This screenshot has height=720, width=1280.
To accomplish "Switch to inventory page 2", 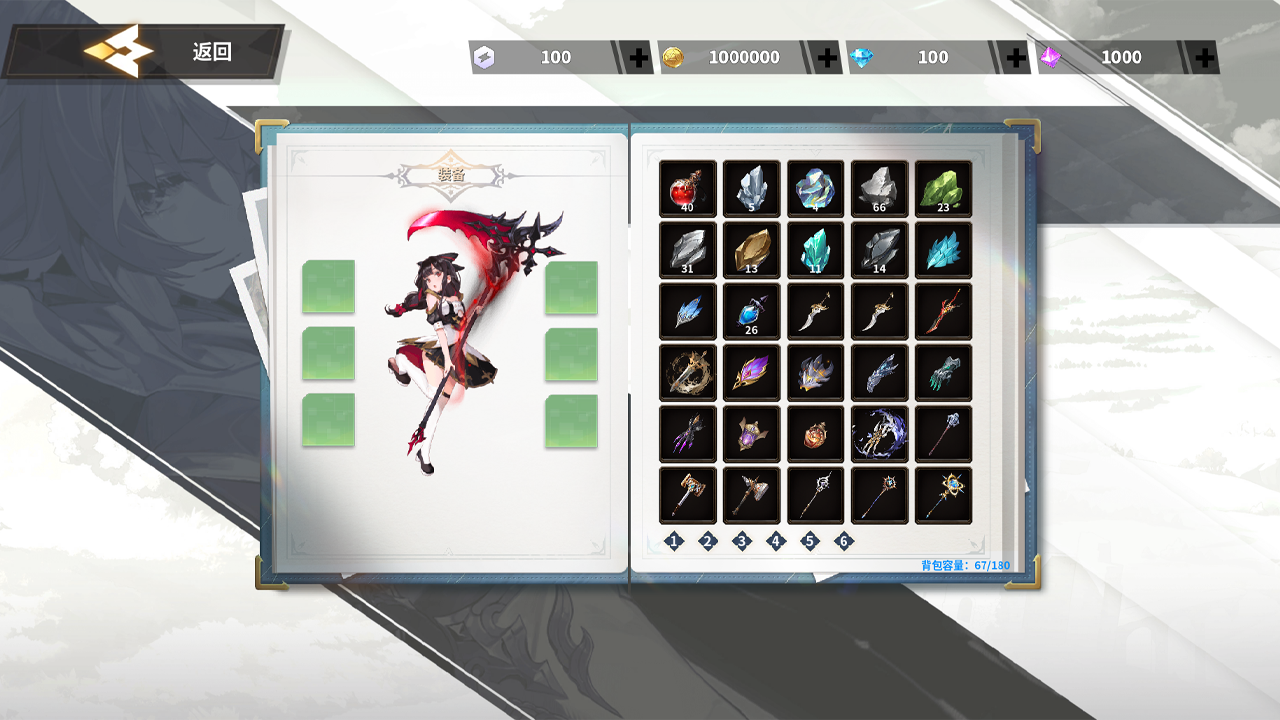I will (x=708, y=541).
